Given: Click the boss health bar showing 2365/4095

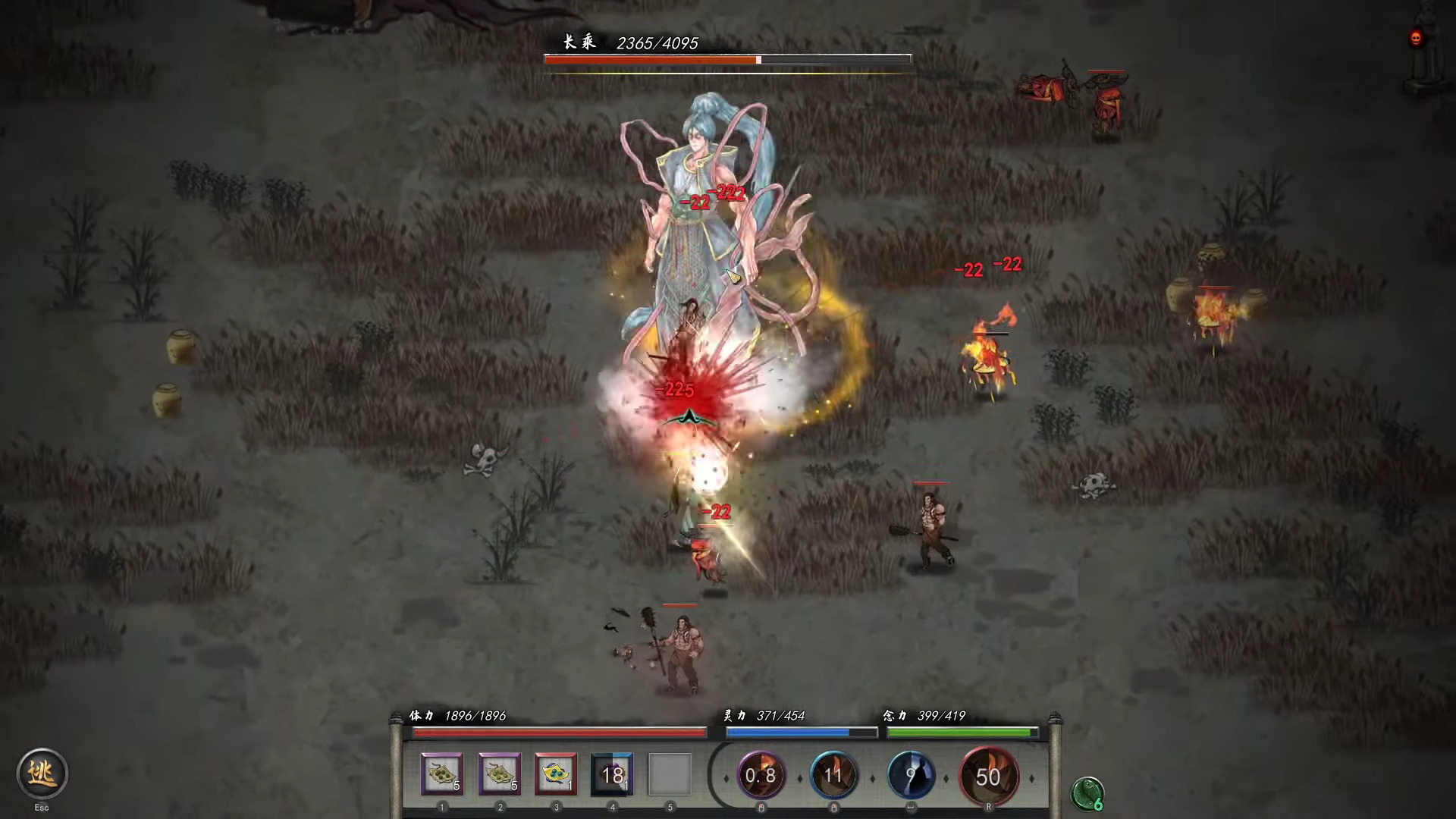Looking at the screenshot, I should pos(726,59).
